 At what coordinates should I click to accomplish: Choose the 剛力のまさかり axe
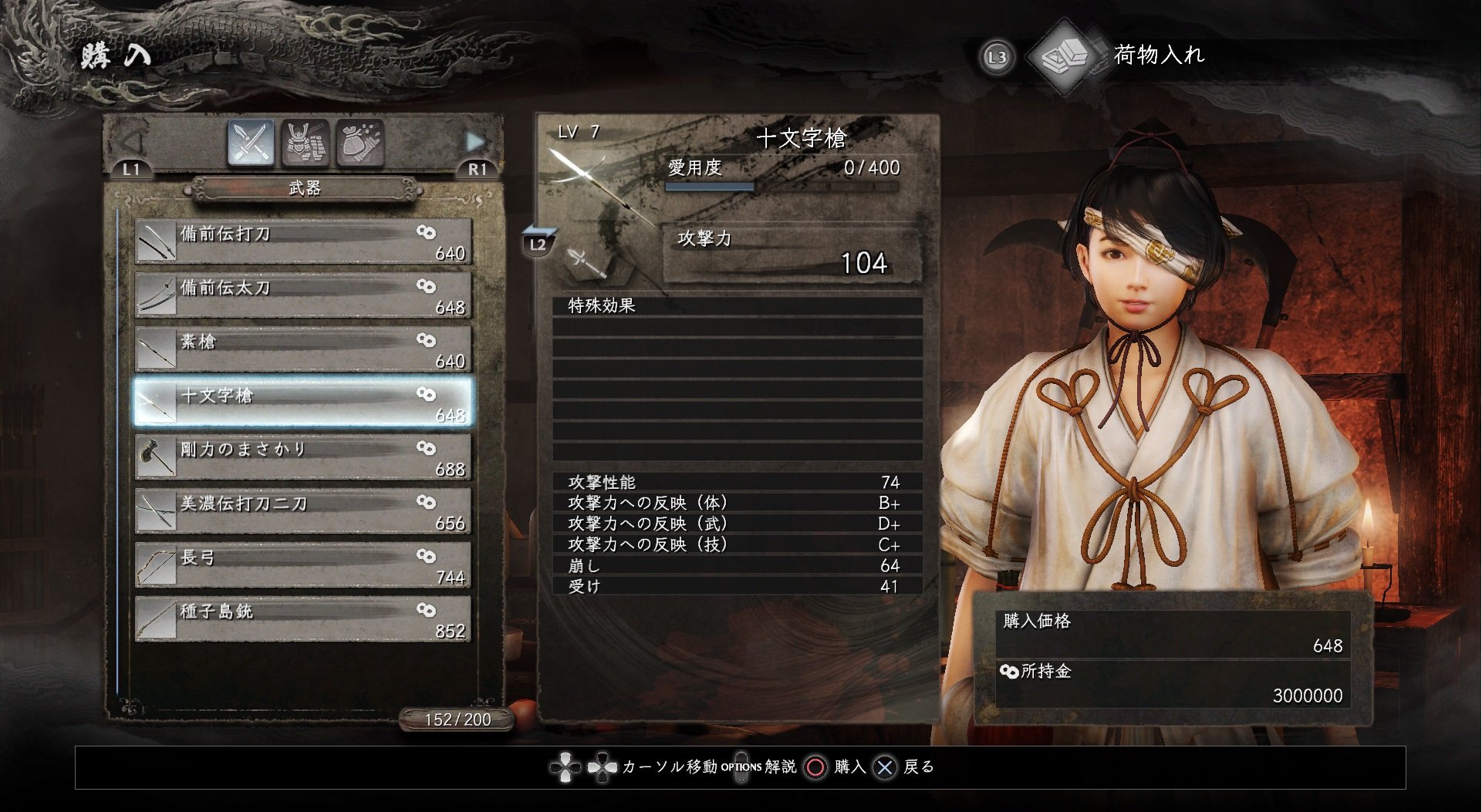coord(302,457)
